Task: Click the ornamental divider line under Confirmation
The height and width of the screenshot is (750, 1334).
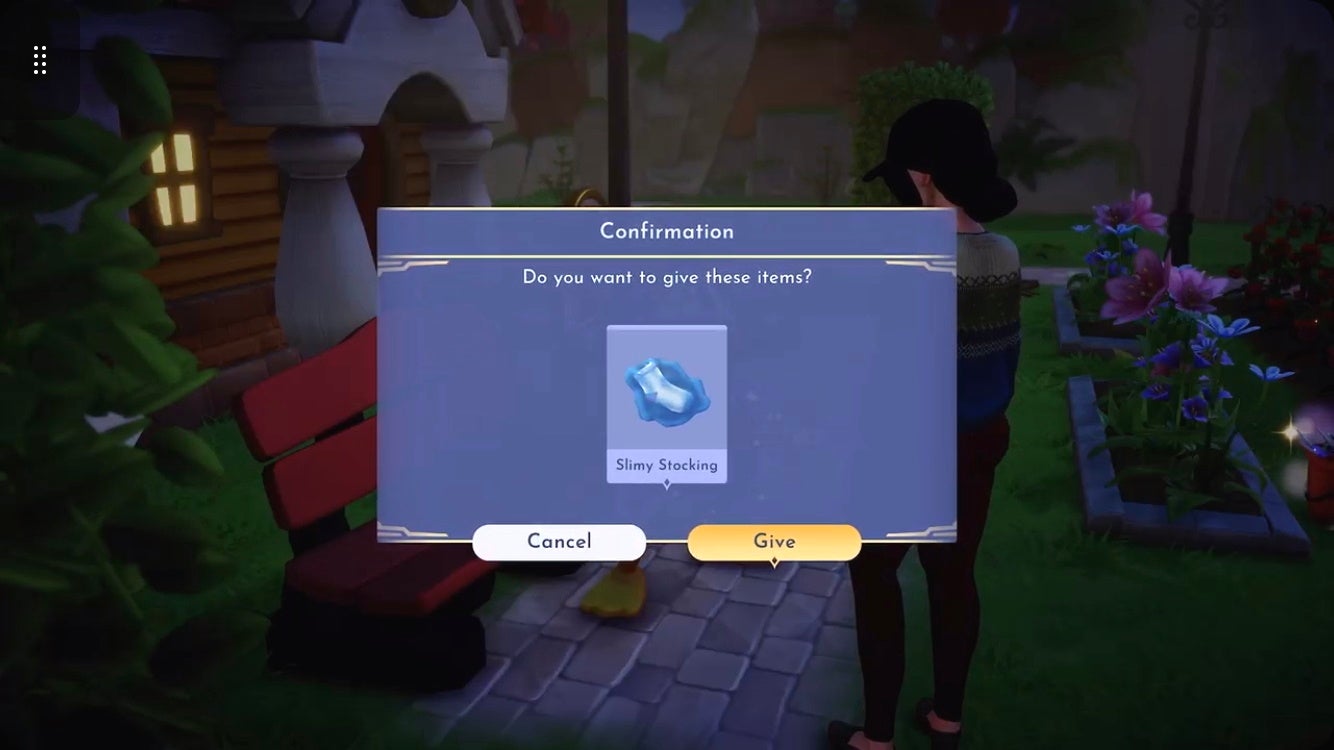Action: click(x=666, y=256)
